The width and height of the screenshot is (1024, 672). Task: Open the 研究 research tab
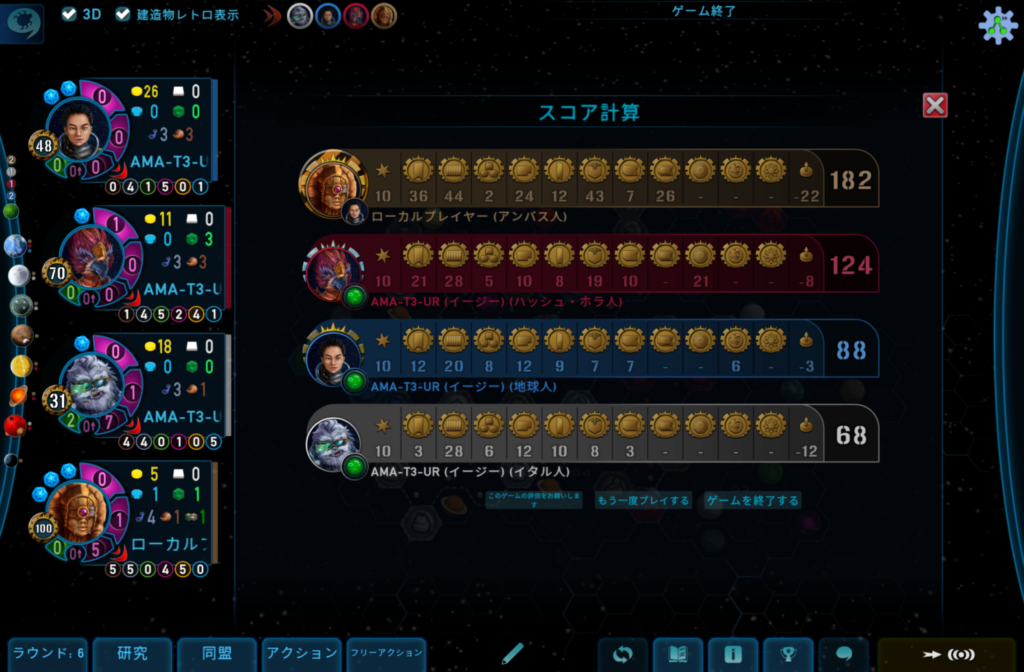pyautogui.click(x=132, y=654)
